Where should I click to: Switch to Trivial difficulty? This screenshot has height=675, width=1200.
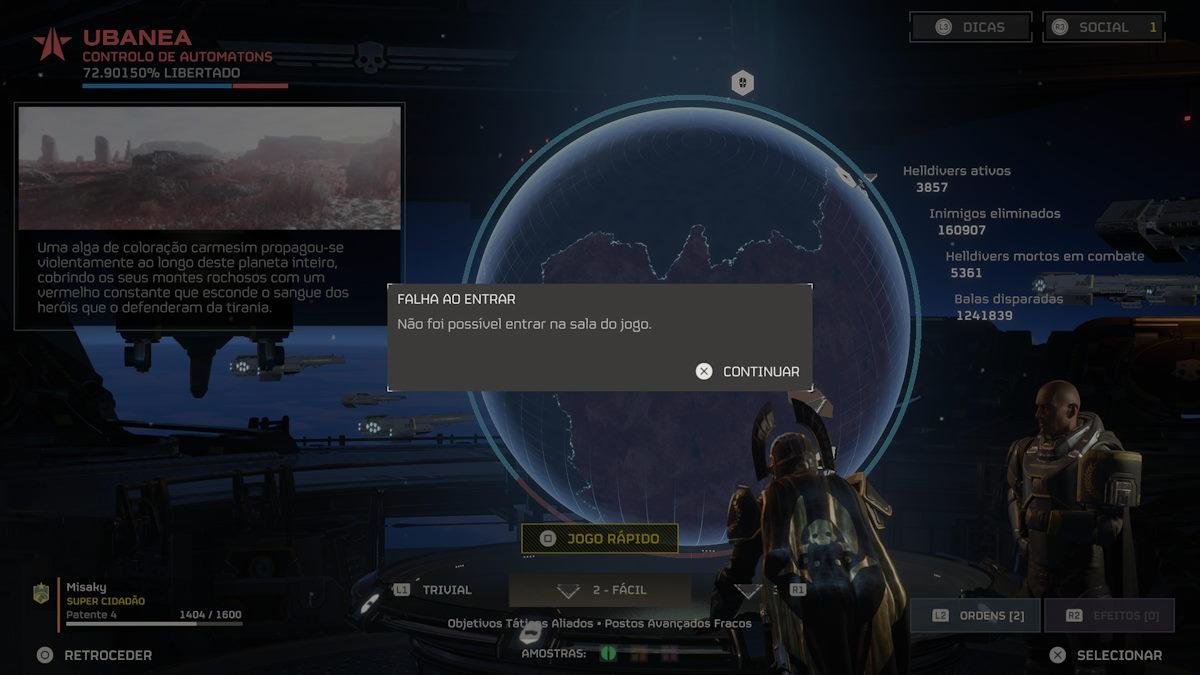coord(432,590)
